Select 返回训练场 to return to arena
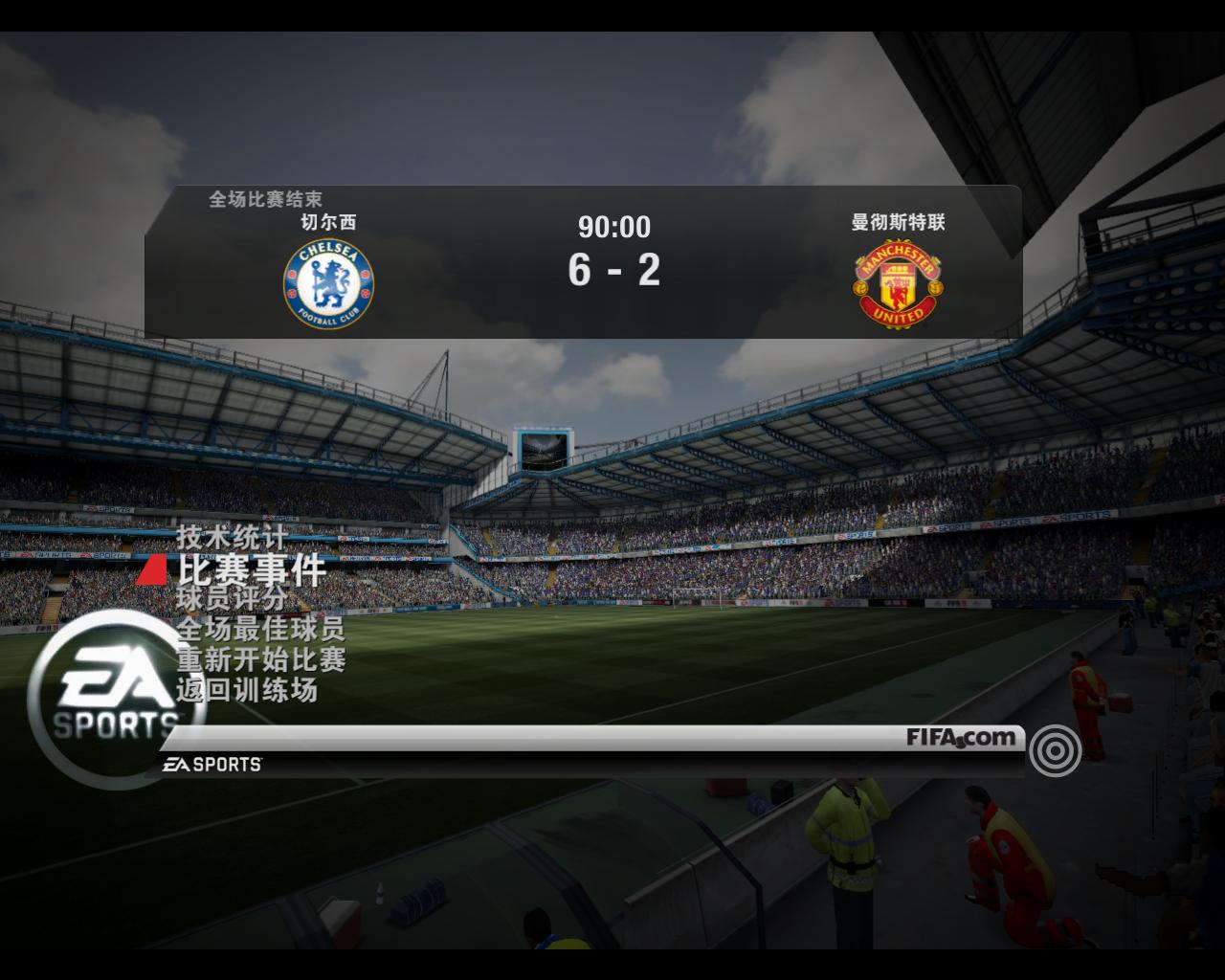This screenshot has height=980, width=1225. [x=246, y=689]
